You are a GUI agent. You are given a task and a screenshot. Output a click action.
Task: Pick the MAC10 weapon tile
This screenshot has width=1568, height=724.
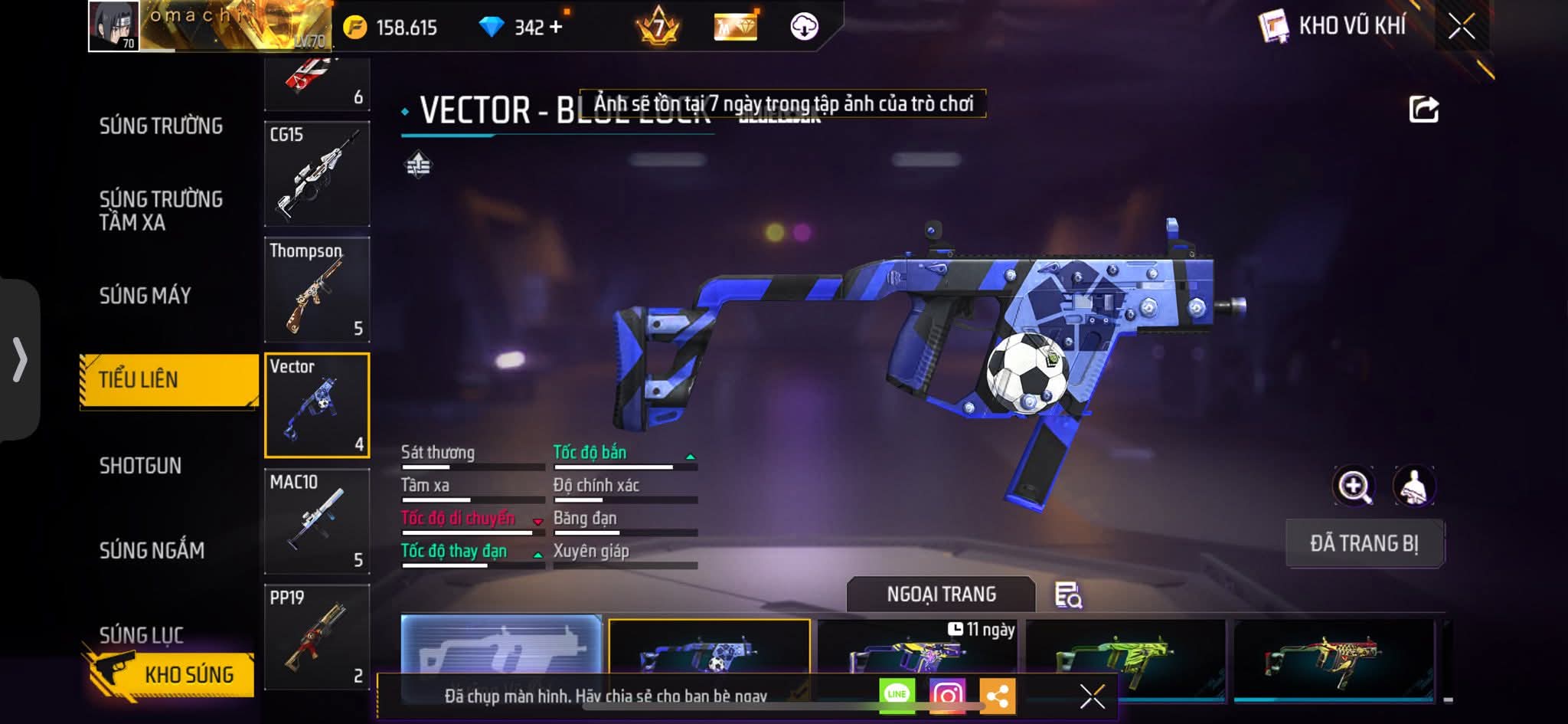317,522
